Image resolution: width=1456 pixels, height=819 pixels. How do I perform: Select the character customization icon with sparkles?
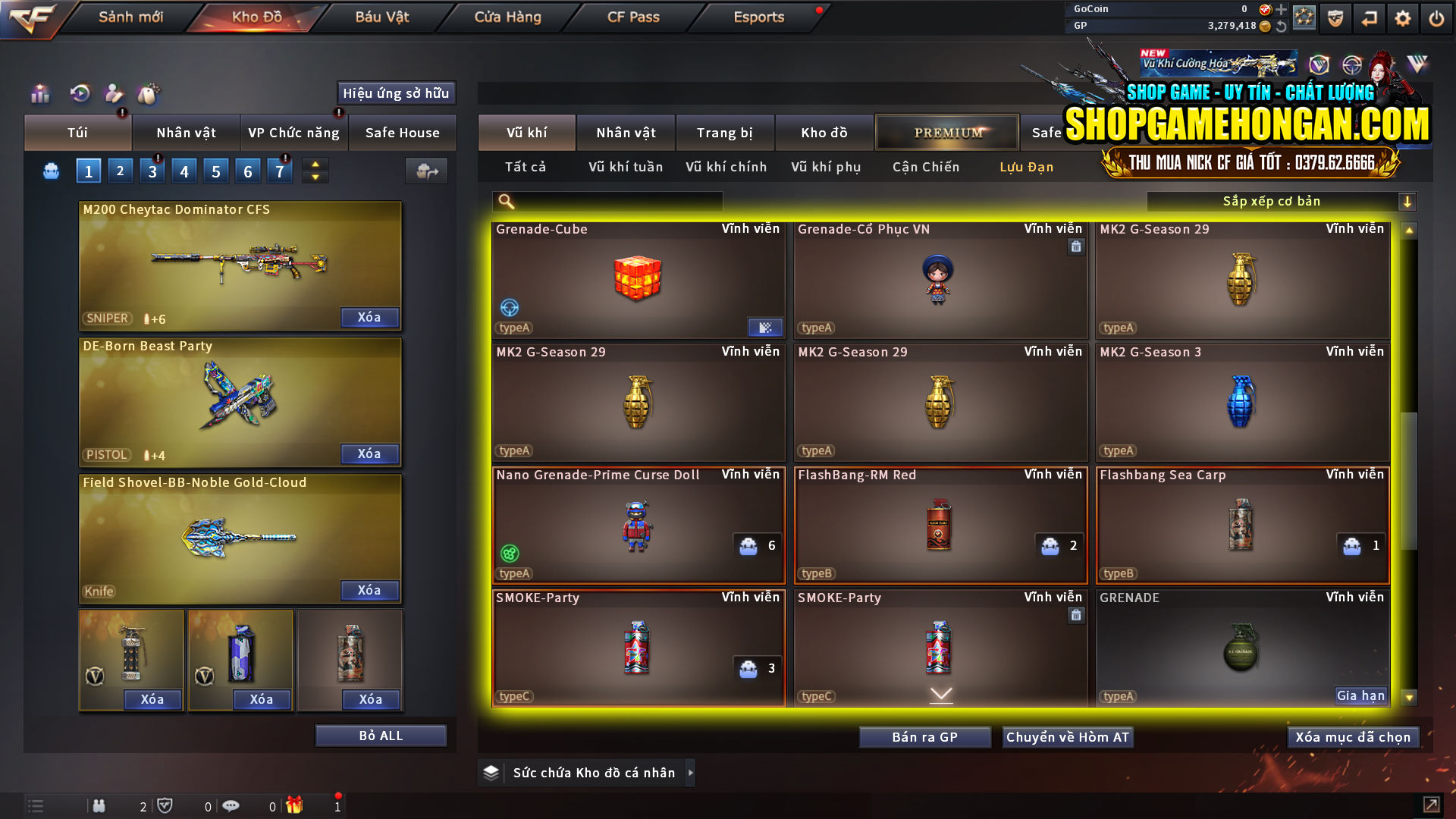click(x=113, y=94)
